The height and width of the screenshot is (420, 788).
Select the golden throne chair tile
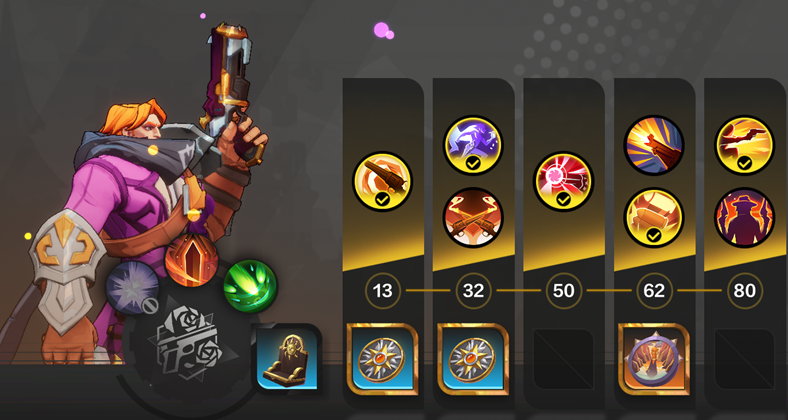pos(286,357)
